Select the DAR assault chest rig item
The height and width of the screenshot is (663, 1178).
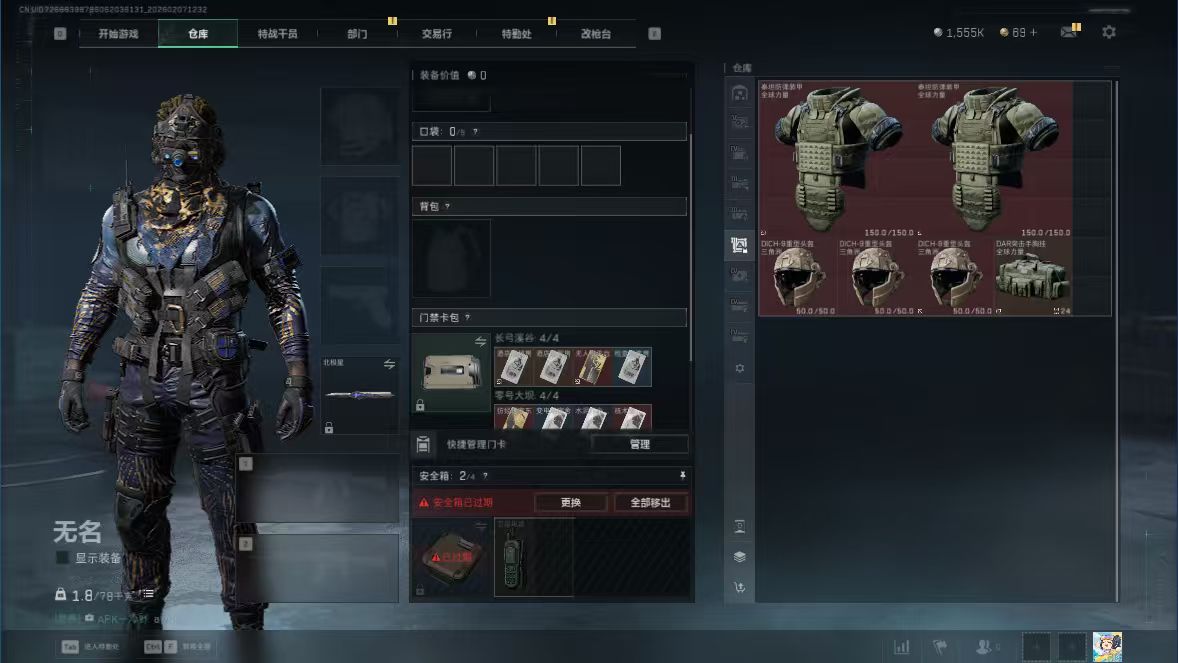coord(1033,277)
